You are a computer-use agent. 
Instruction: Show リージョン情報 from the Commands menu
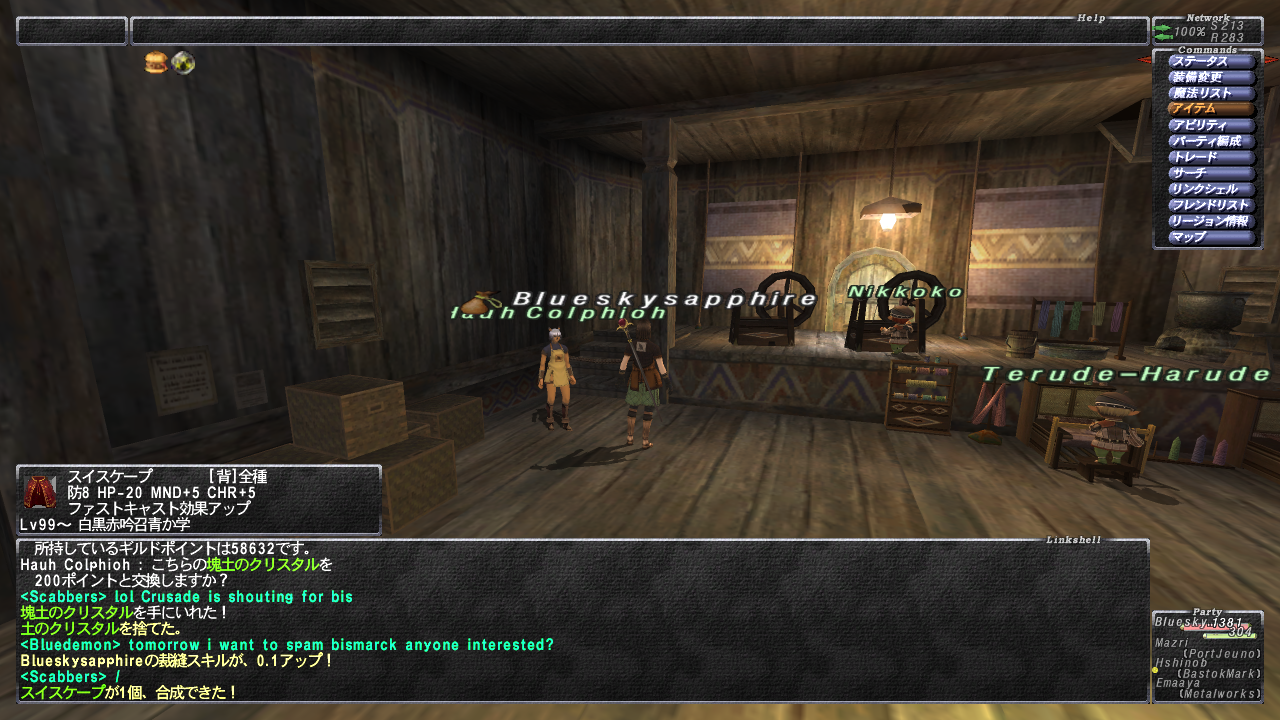coord(1210,222)
